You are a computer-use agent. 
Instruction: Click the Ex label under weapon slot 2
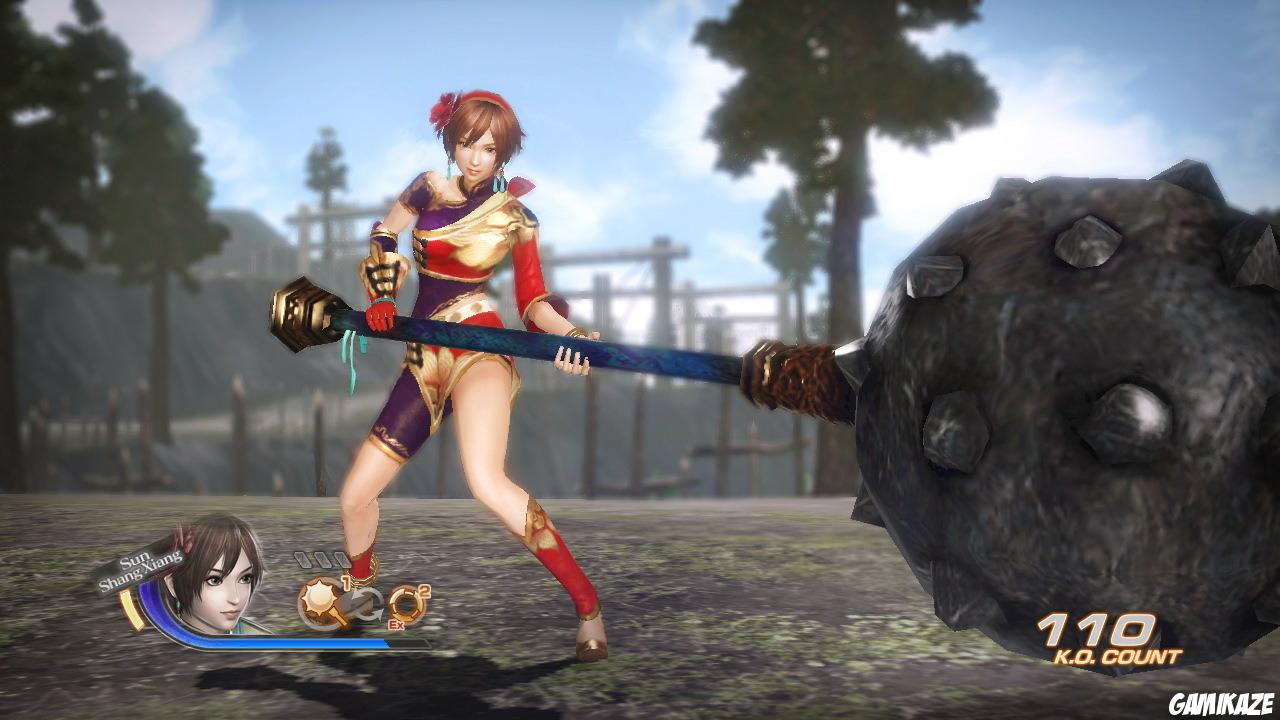[395, 625]
